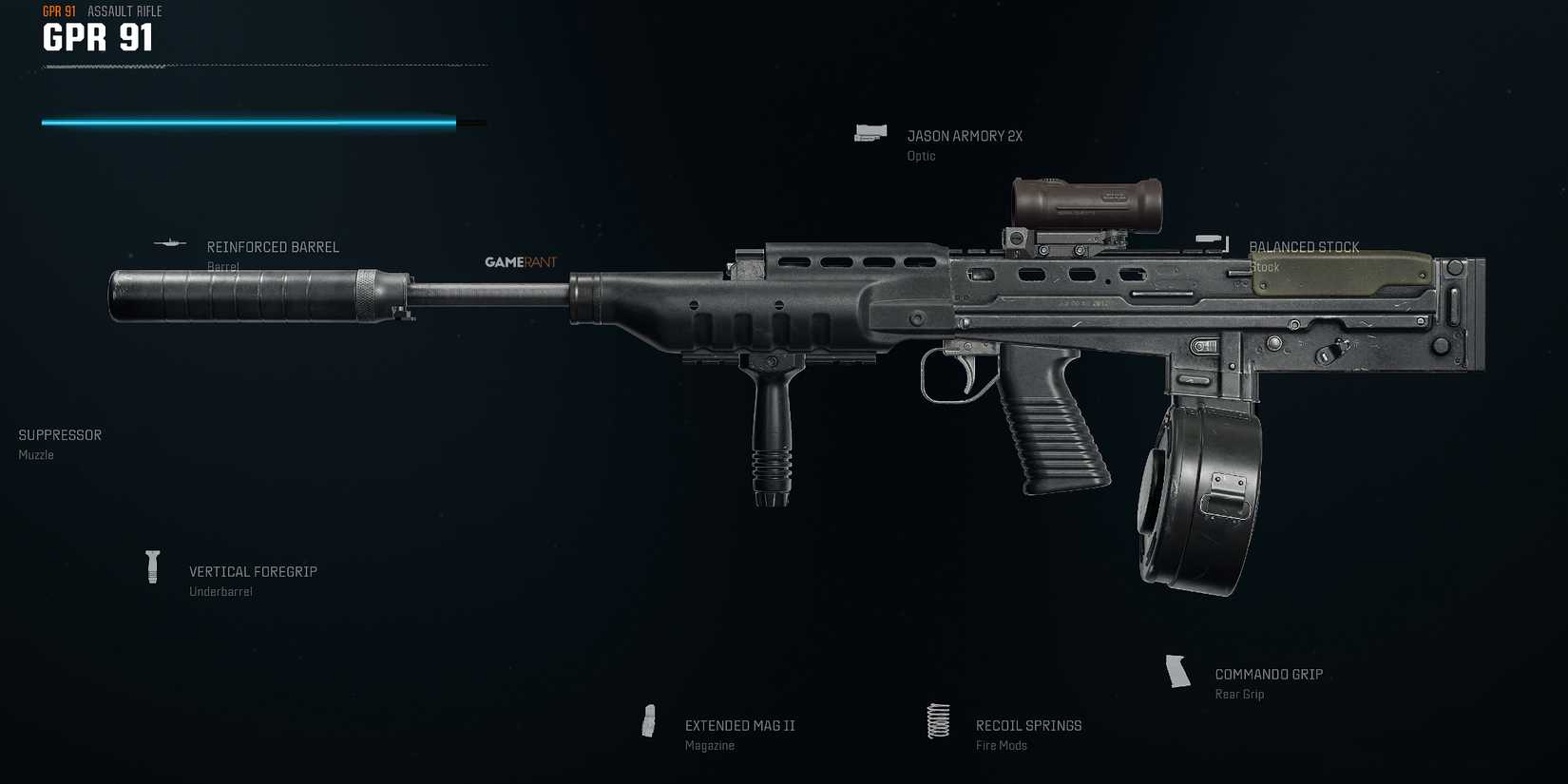This screenshot has width=1568, height=784.
Task: Click the Vertical Foregrip underbarrel icon
Action: (x=152, y=568)
